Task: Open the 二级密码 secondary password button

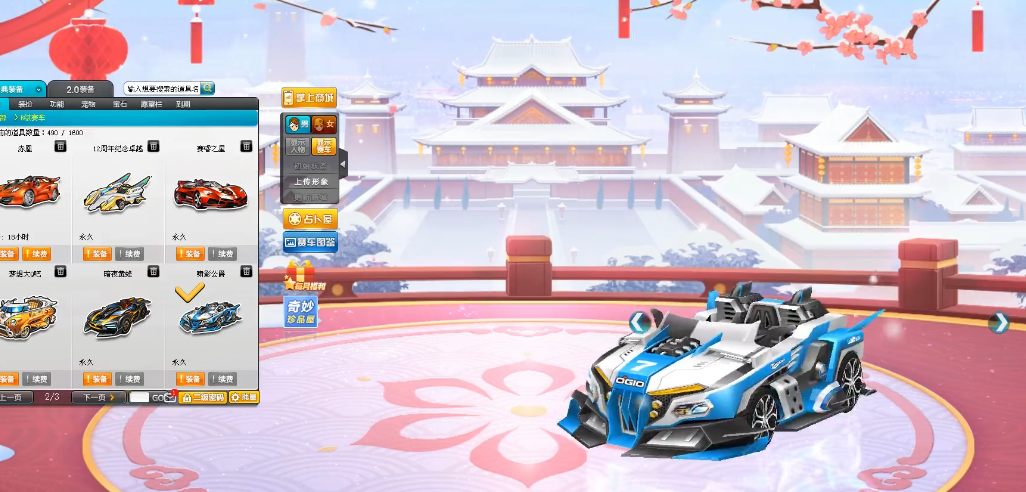Action: point(203,397)
